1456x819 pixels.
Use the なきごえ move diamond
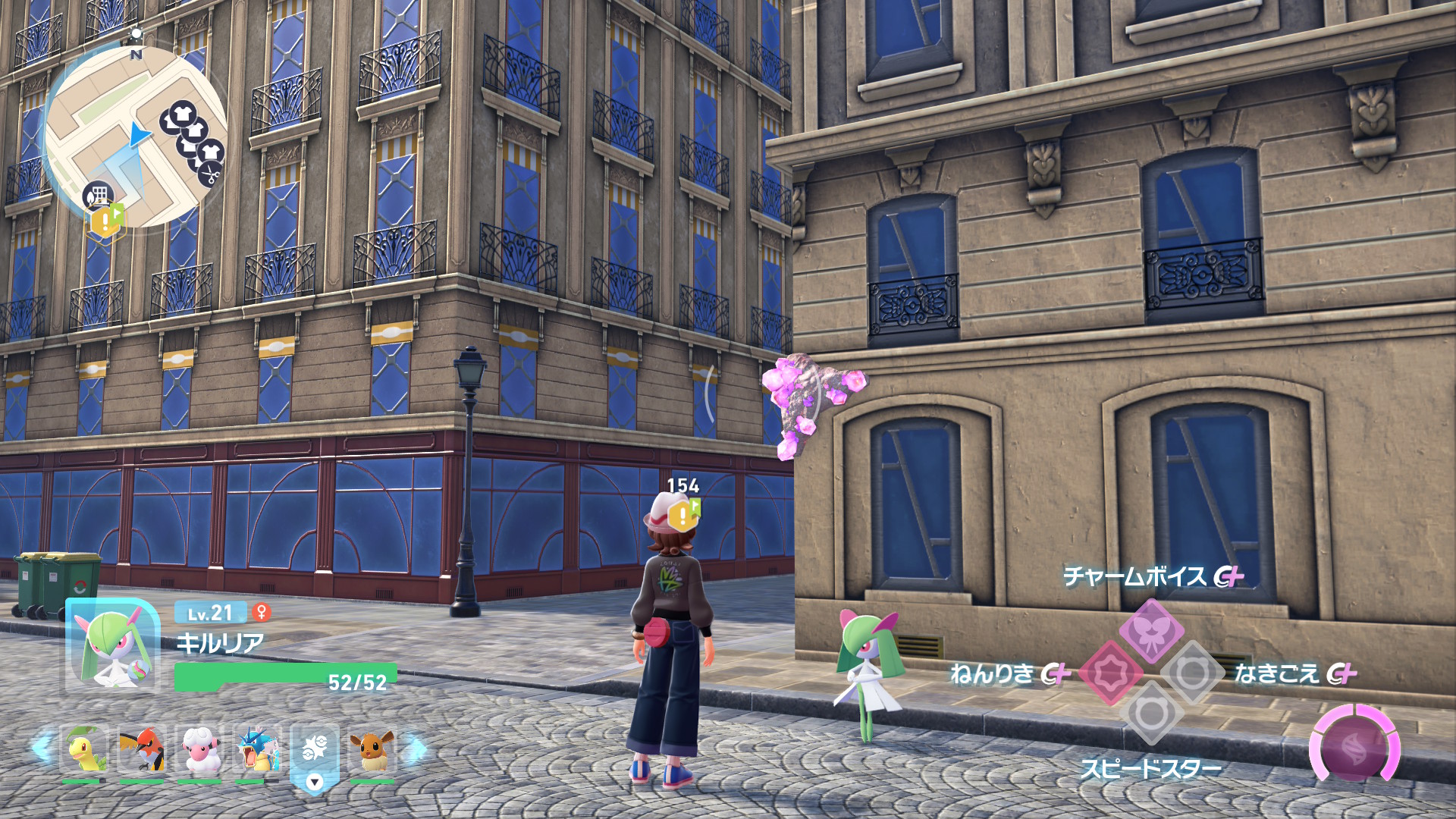point(1192,672)
